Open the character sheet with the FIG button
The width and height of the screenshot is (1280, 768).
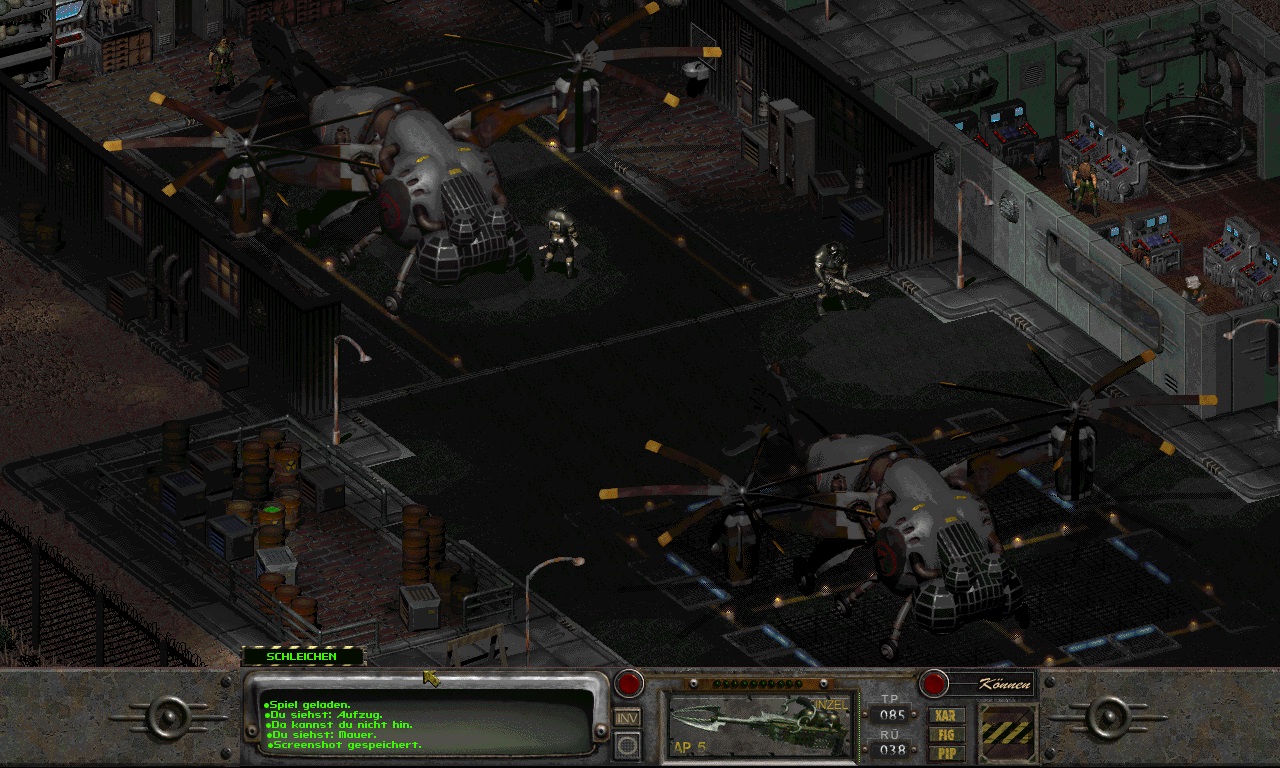[x=946, y=734]
